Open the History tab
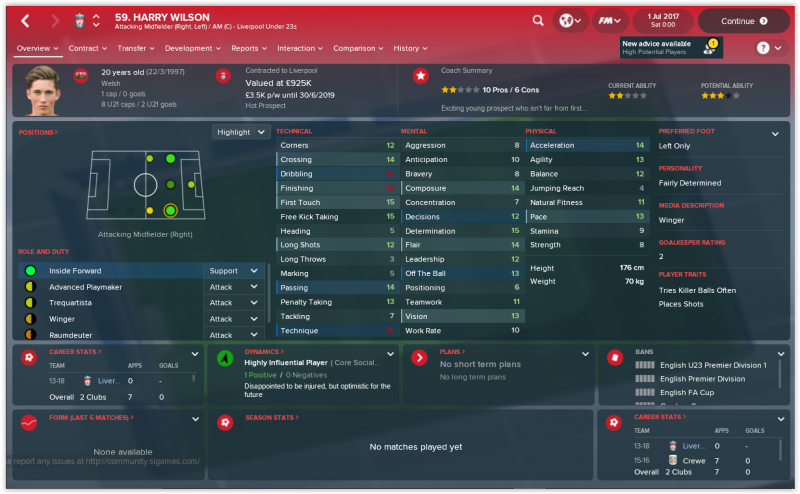Viewport: 800px width, 494px height. [409, 48]
